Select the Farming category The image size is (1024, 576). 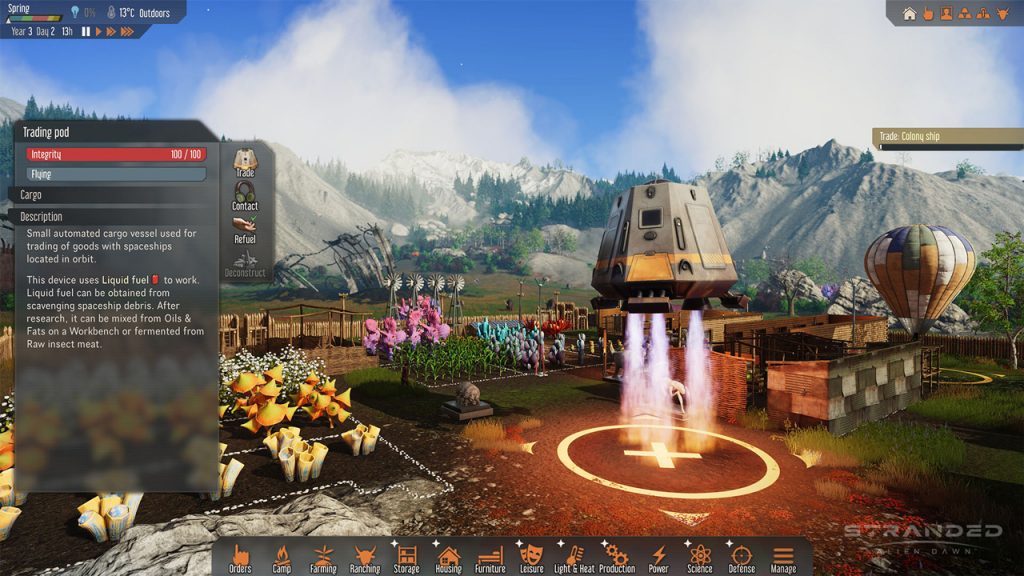[323, 557]
